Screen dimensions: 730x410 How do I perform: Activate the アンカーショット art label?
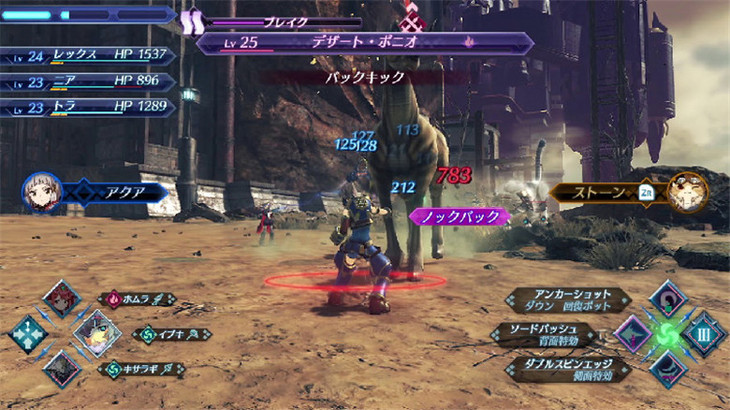566,299
